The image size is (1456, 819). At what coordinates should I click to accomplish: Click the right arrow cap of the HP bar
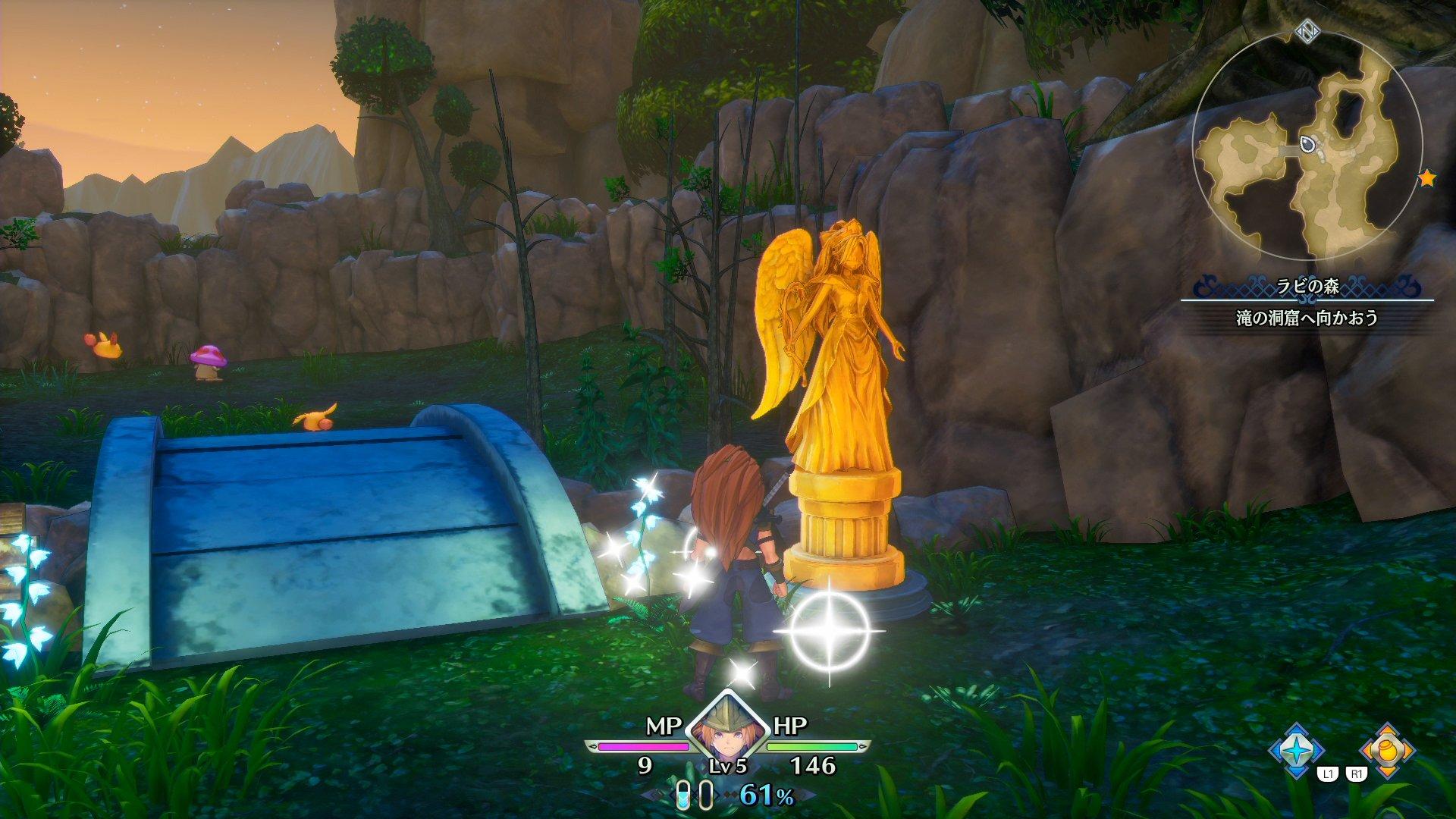click(x=861, y=745)
